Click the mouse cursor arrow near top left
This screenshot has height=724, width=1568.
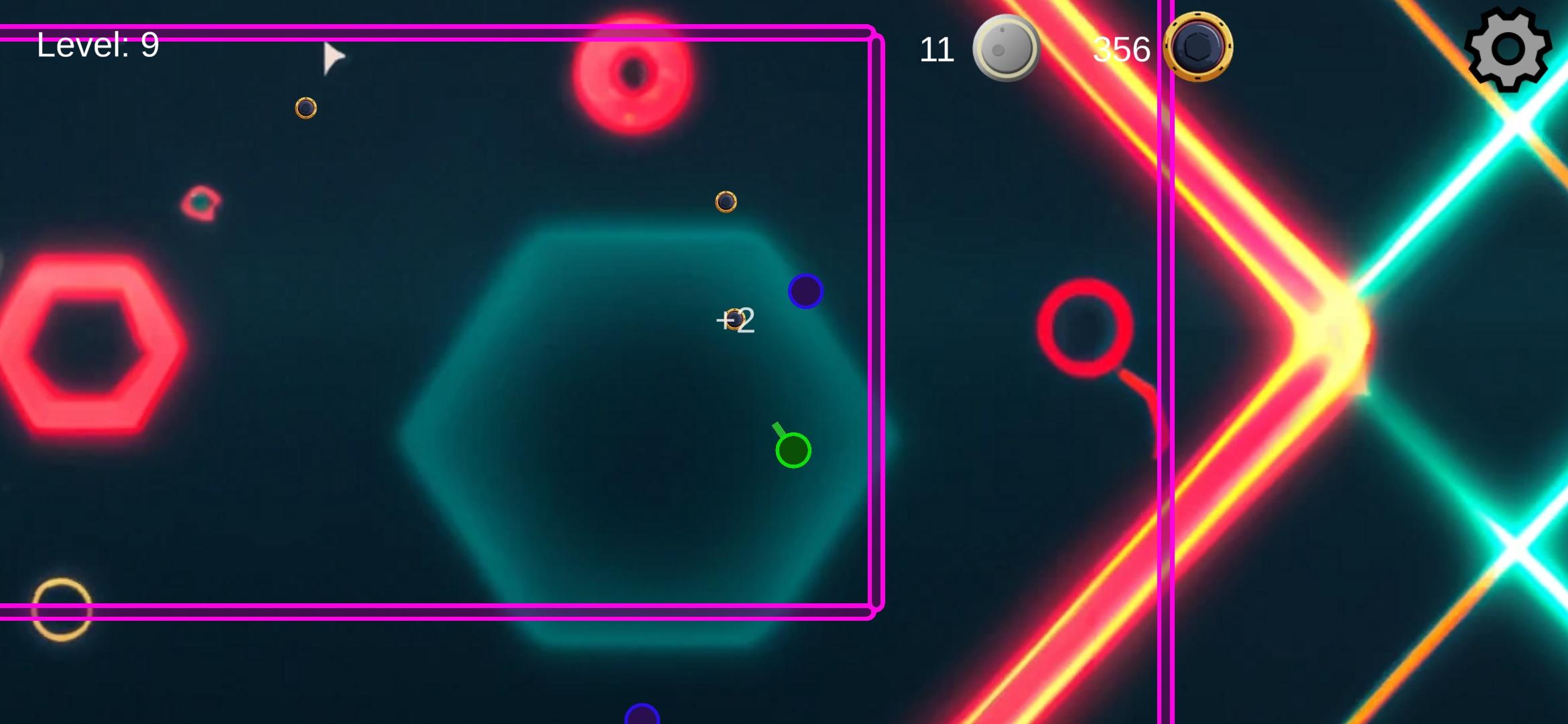331,56
